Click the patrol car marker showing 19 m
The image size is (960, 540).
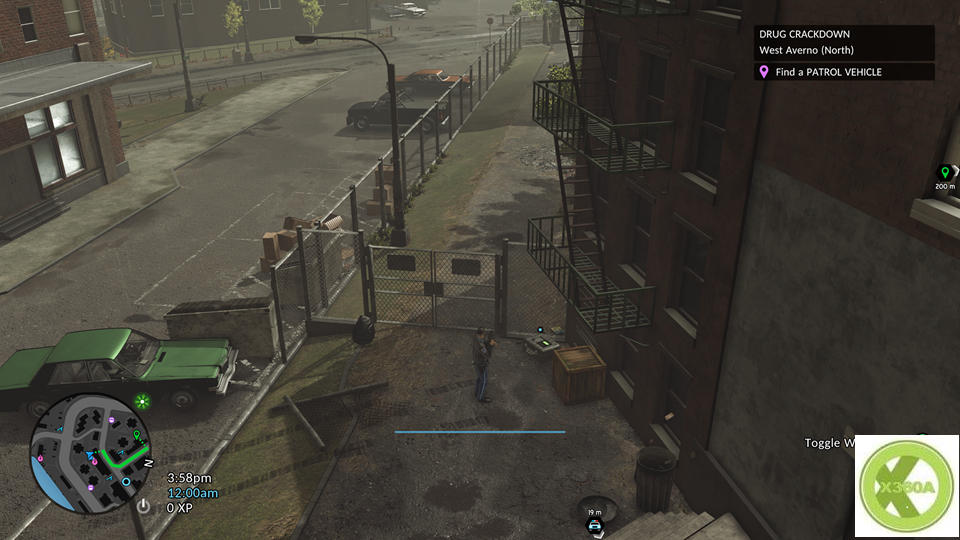click(x=595, y=525)
